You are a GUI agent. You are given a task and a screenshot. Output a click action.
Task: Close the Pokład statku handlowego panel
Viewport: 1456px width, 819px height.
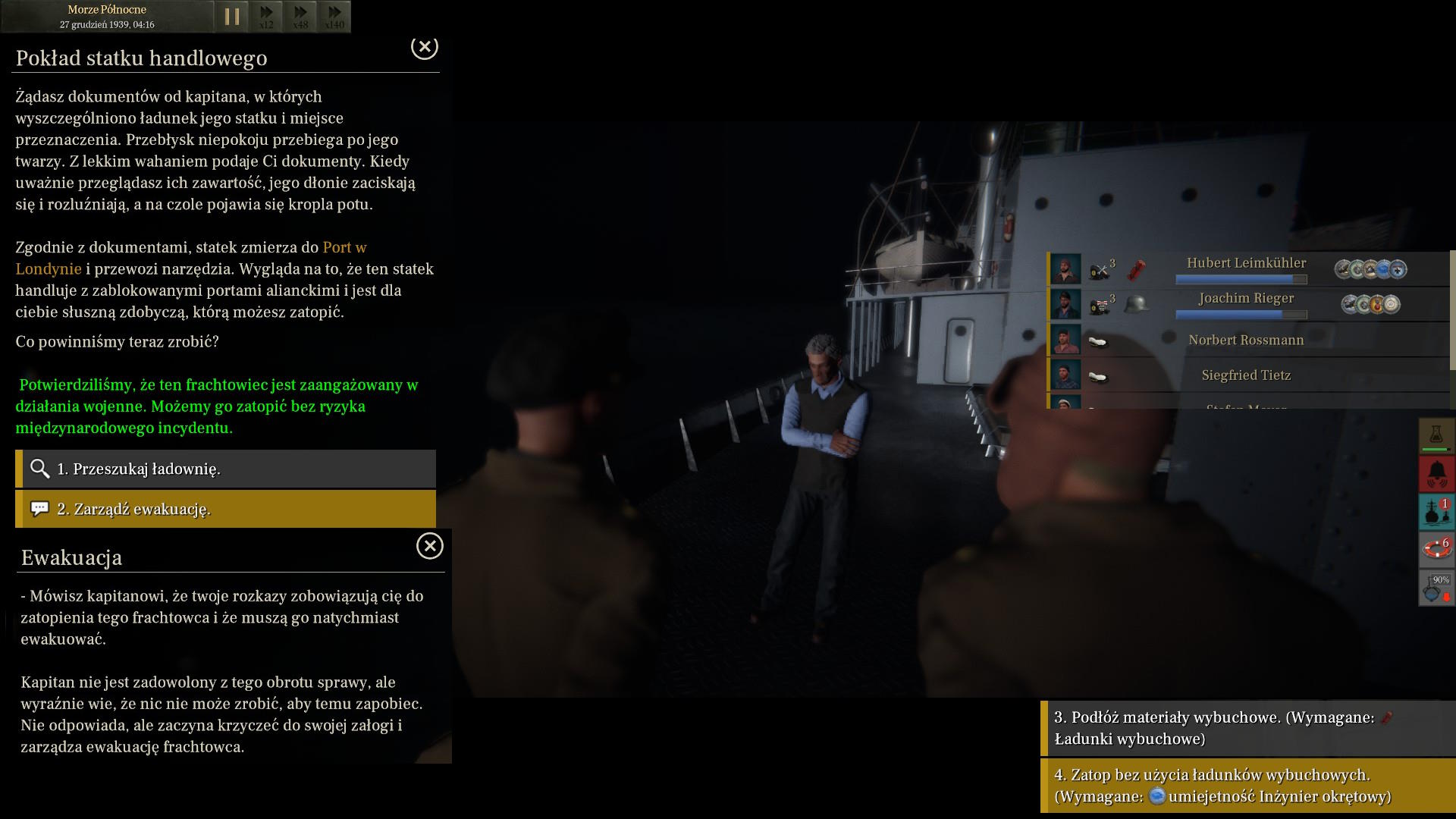425,48
